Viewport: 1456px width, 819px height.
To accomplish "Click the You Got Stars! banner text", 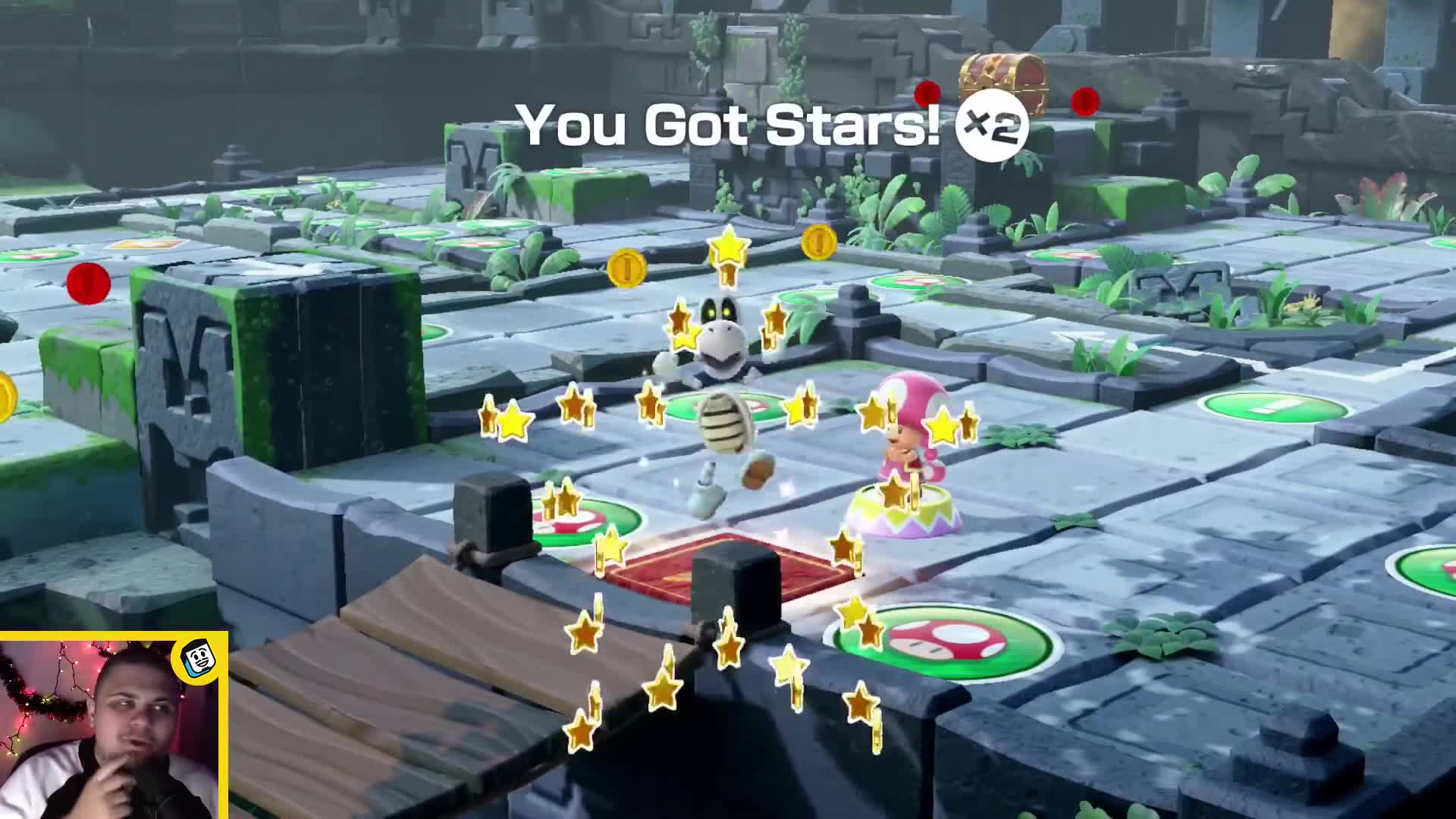I will coord(730,123).
